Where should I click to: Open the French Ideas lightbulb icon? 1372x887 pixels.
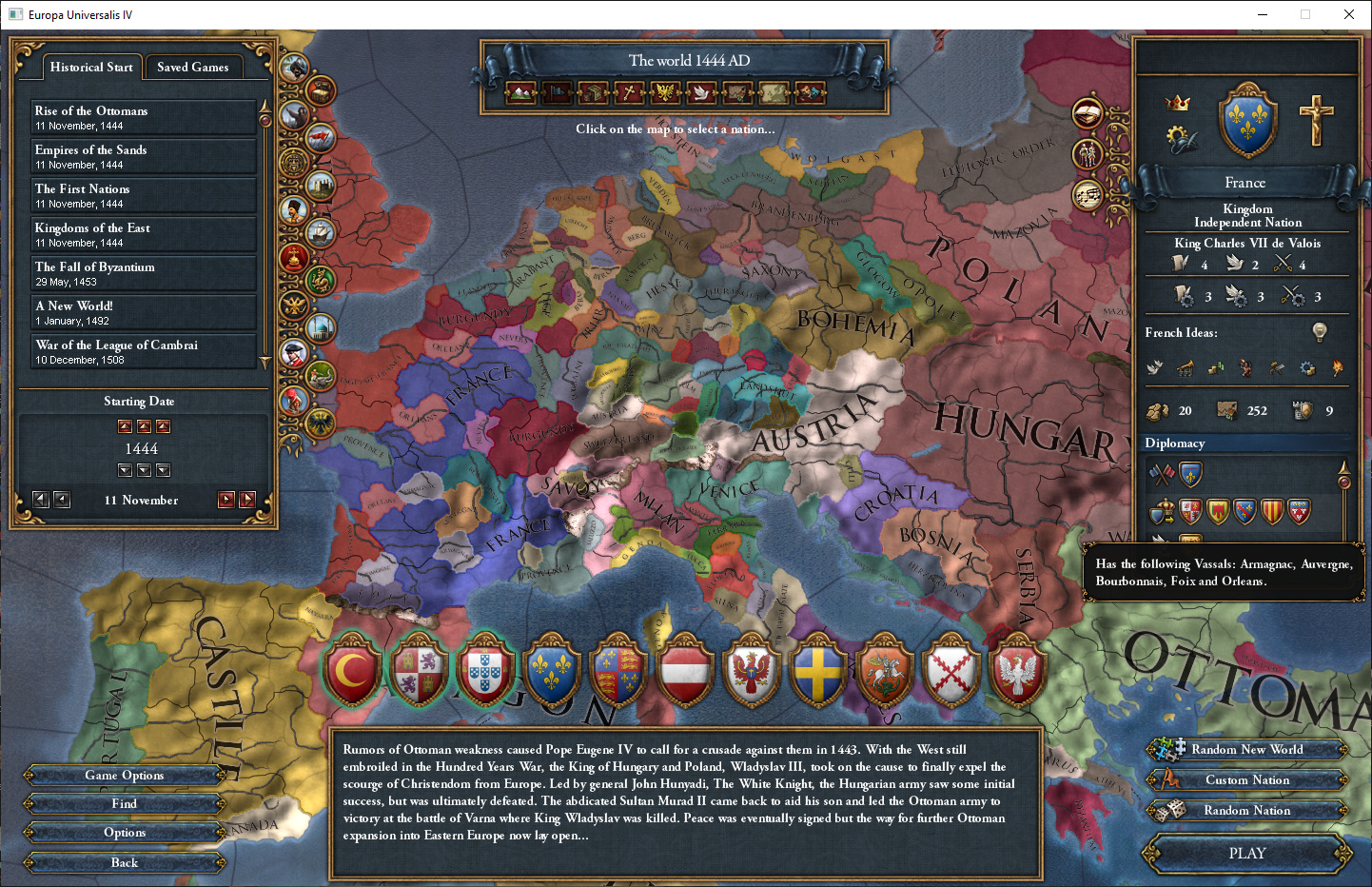(x=1320, y=331)
